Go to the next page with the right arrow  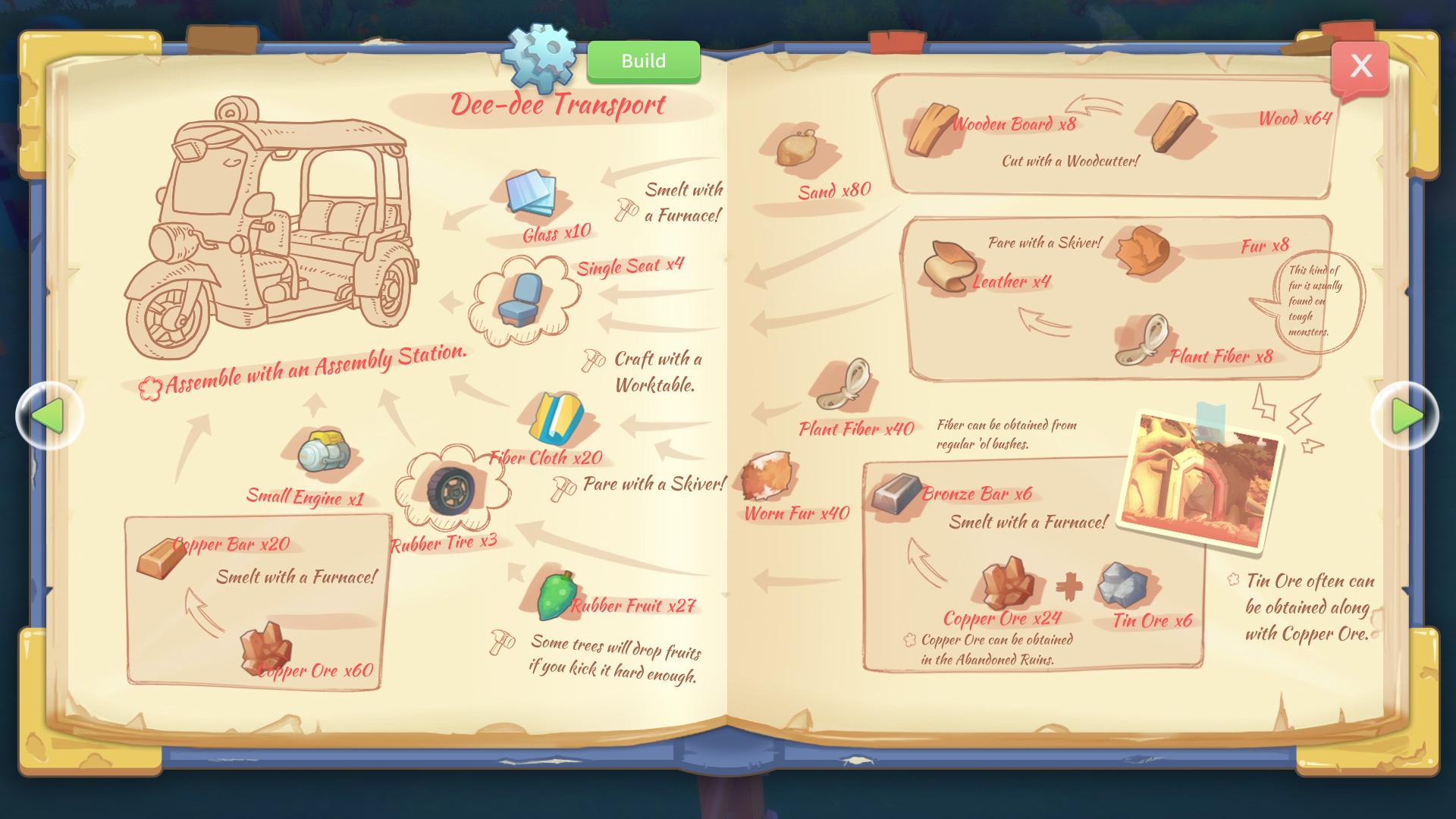[x=1407, y=415]
